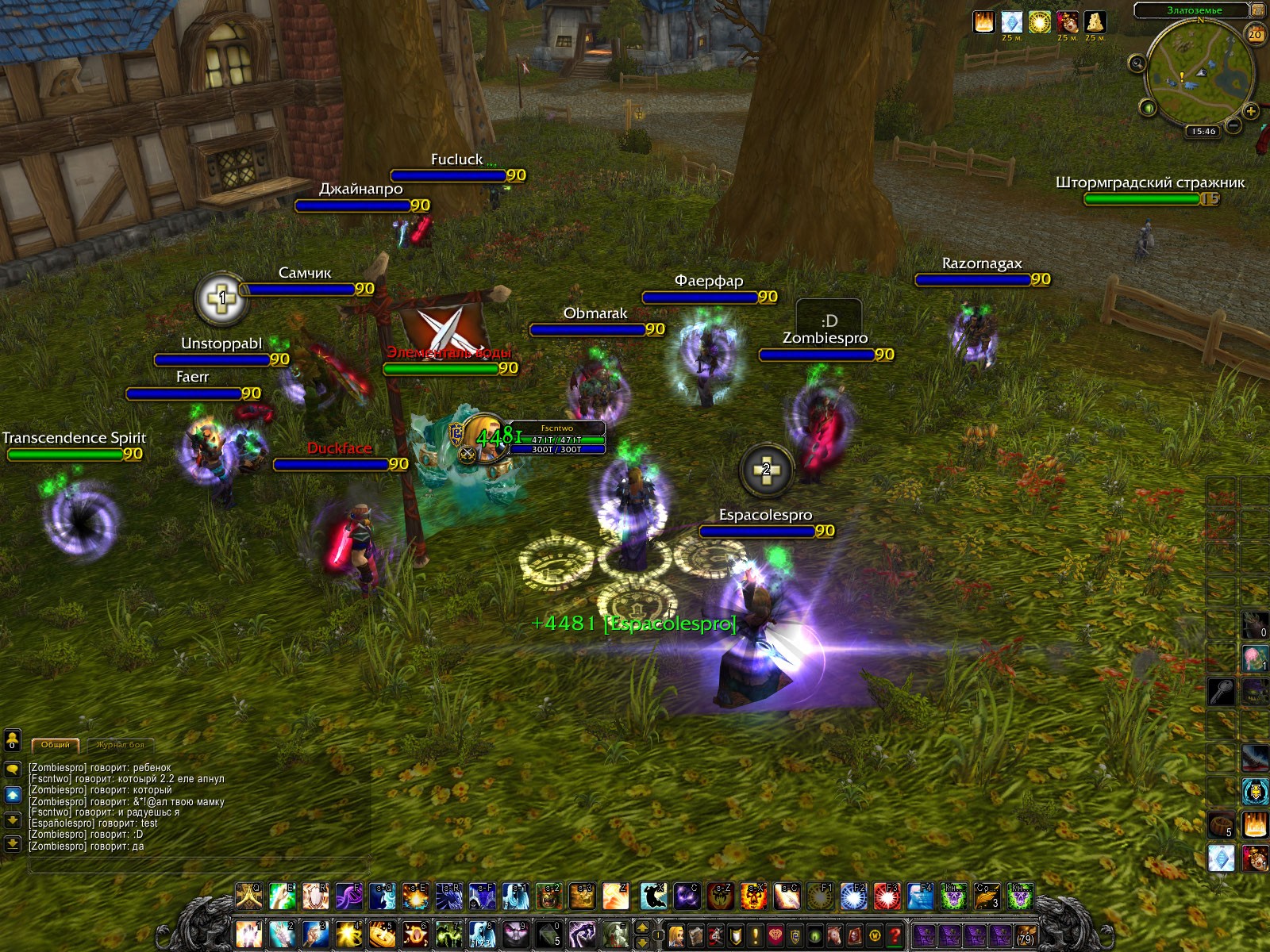1270x952 pixels.
Task: Use the grey key item slot
Action: 1221,691
